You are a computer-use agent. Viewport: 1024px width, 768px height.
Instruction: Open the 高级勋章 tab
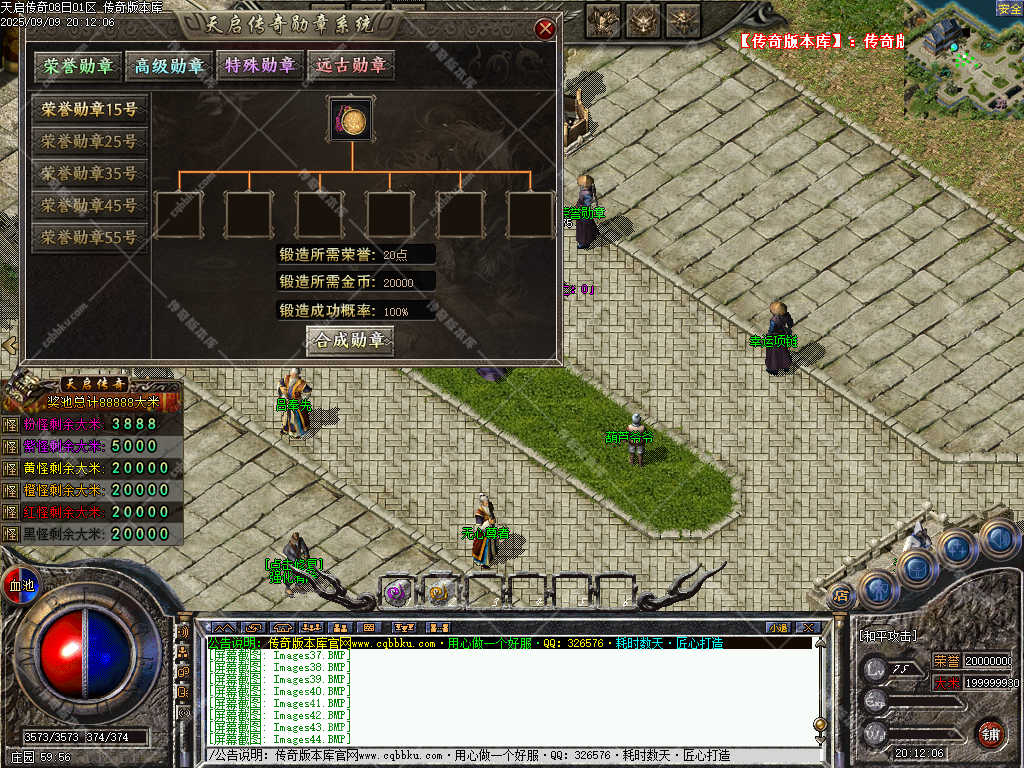[x=169, y=66]
